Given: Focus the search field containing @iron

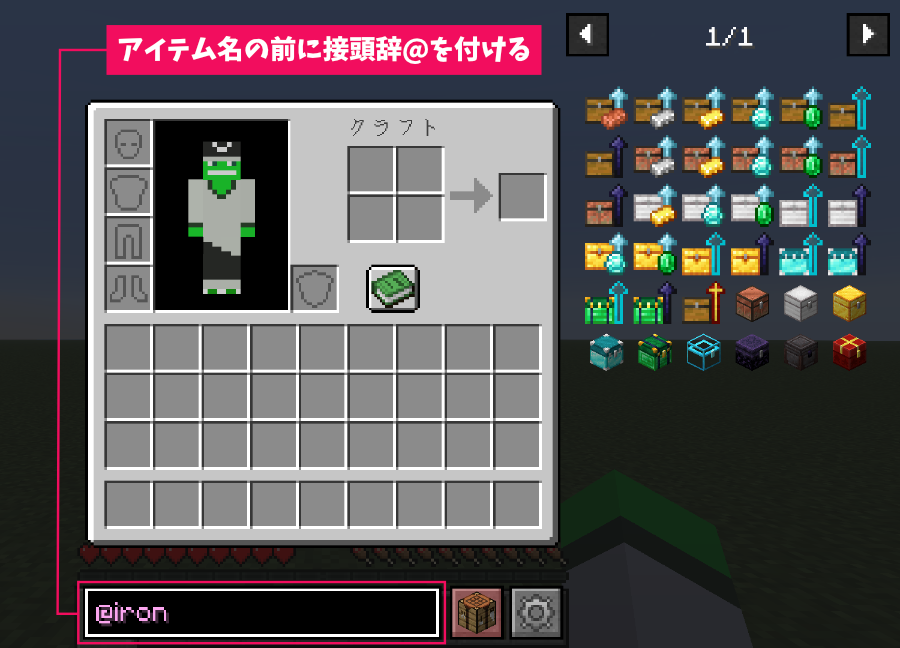Looking at the screenshot, I should click(262, 612).
